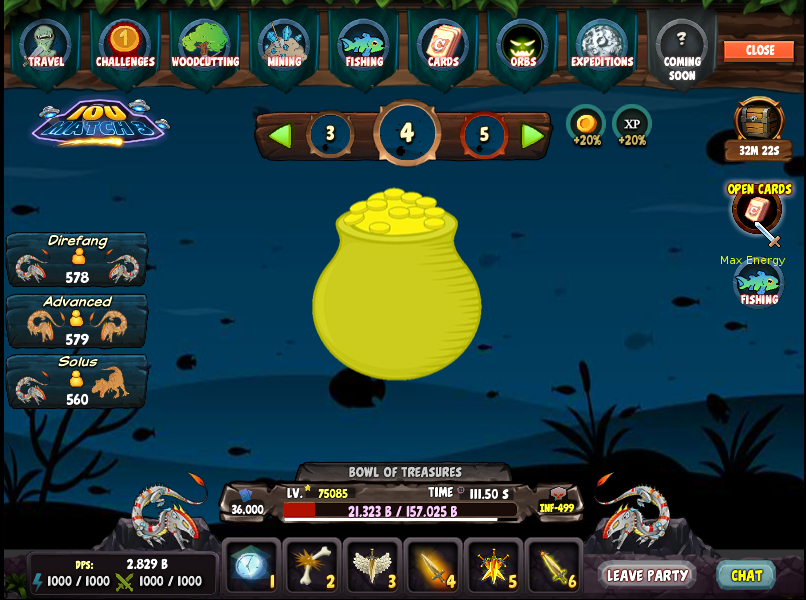806x600 pixels.
Task: Advance to next stage with right green arrow
Action: pos(533,135)
